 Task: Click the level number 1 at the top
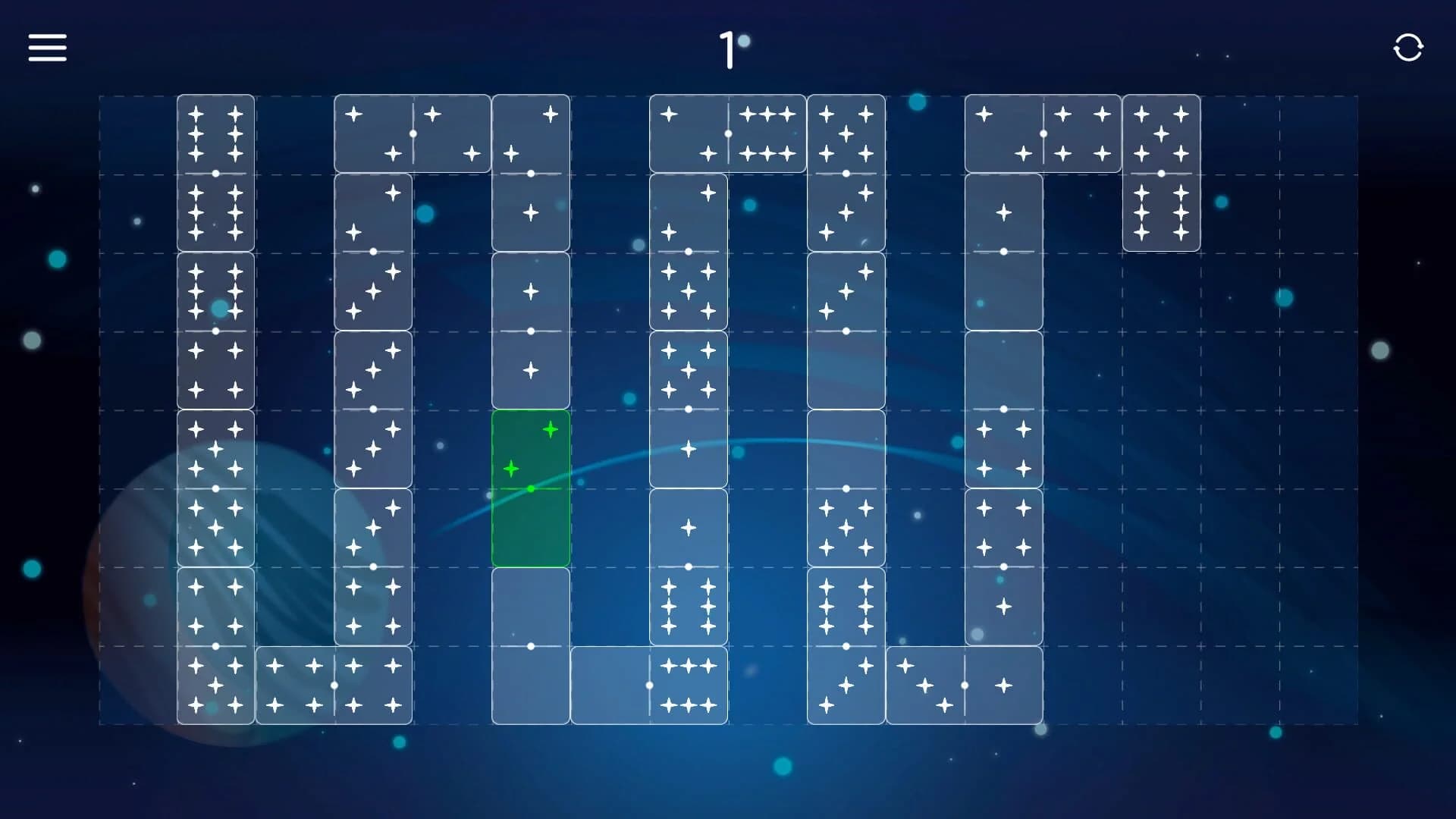[x=728, y=47]
